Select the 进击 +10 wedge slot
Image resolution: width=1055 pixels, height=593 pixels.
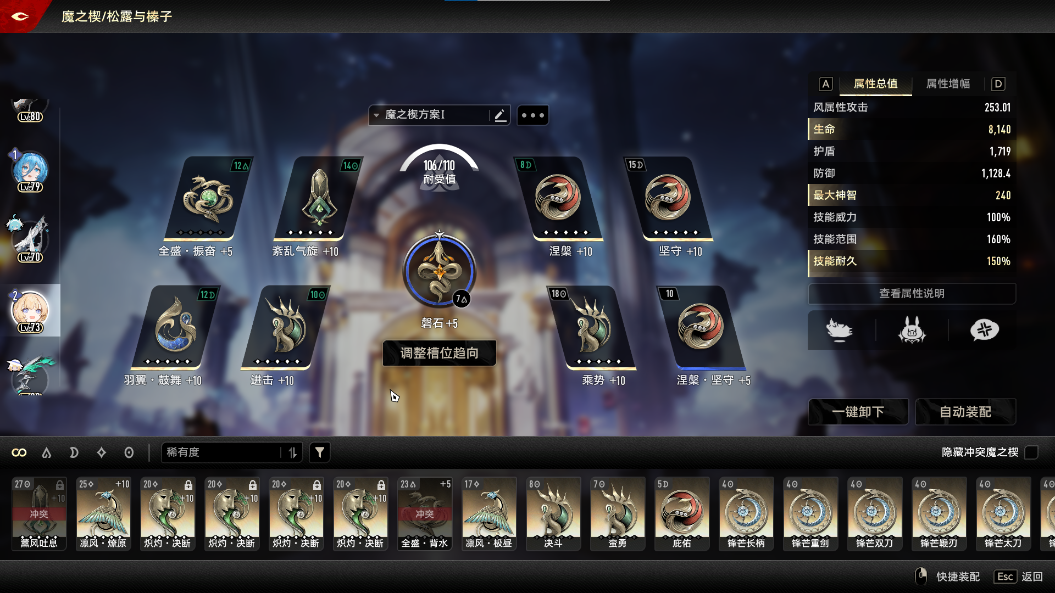(x=286, y=328)
